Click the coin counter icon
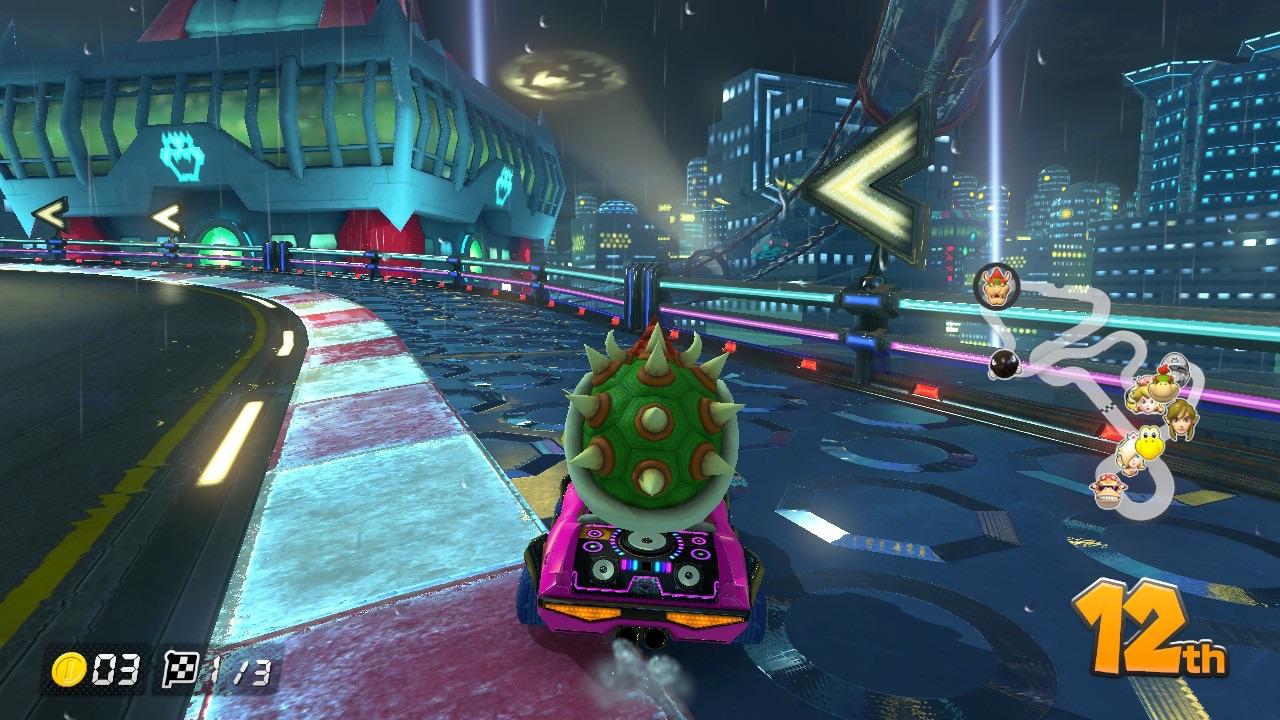Viewport: 1280px width, 720px height. point(68,672)
